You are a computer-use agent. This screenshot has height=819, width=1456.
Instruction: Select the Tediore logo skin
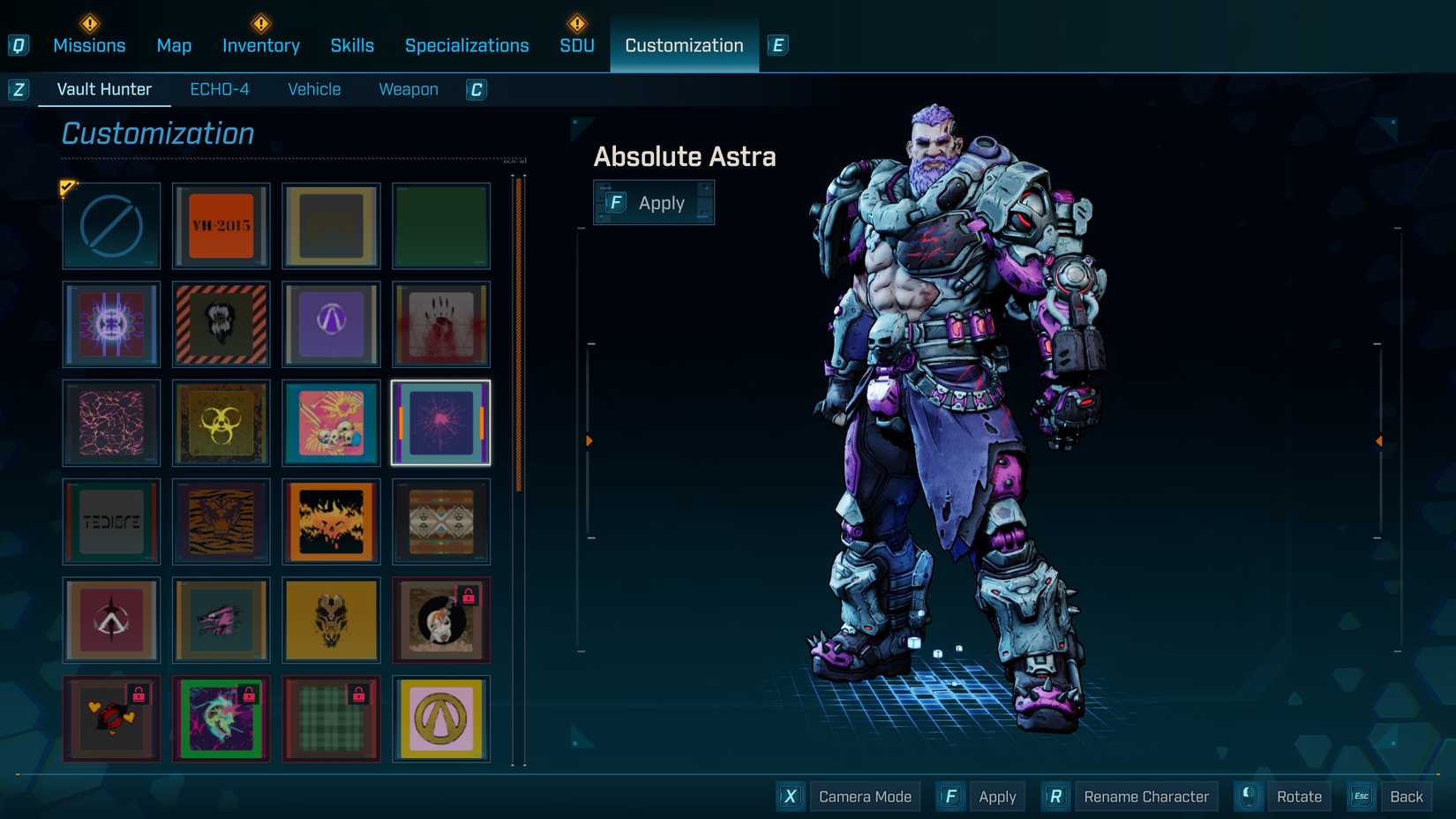pos(110,522)
